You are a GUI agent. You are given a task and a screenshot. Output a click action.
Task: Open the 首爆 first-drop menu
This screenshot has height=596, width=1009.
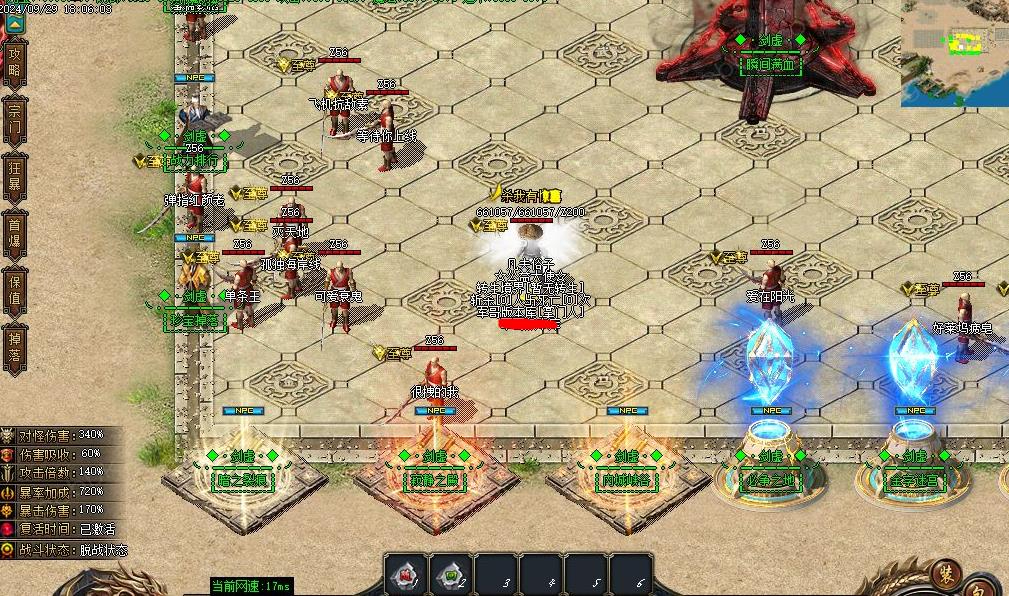pyautogui.click(x=14, y=235)
